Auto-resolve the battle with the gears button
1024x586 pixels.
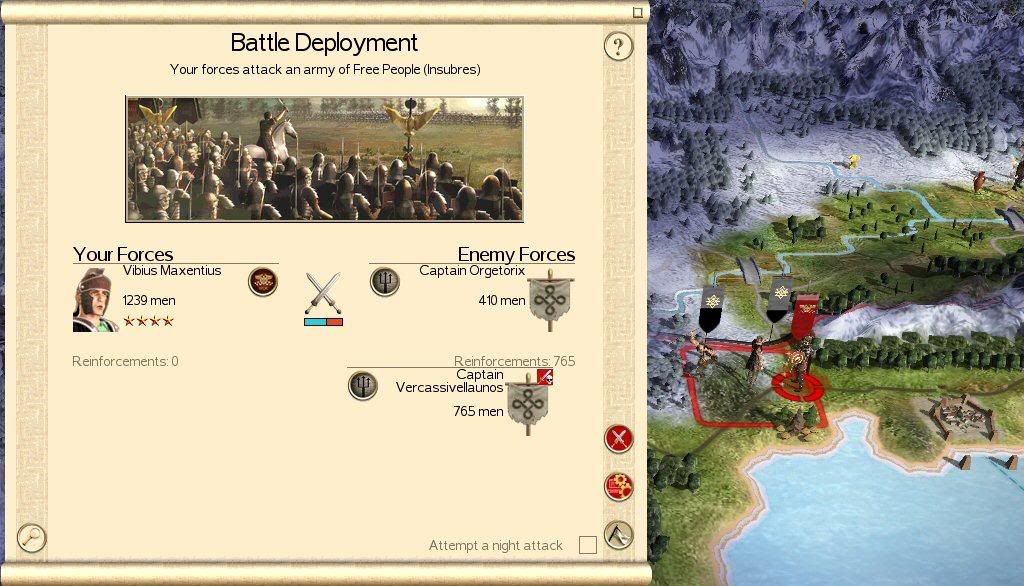619,487
